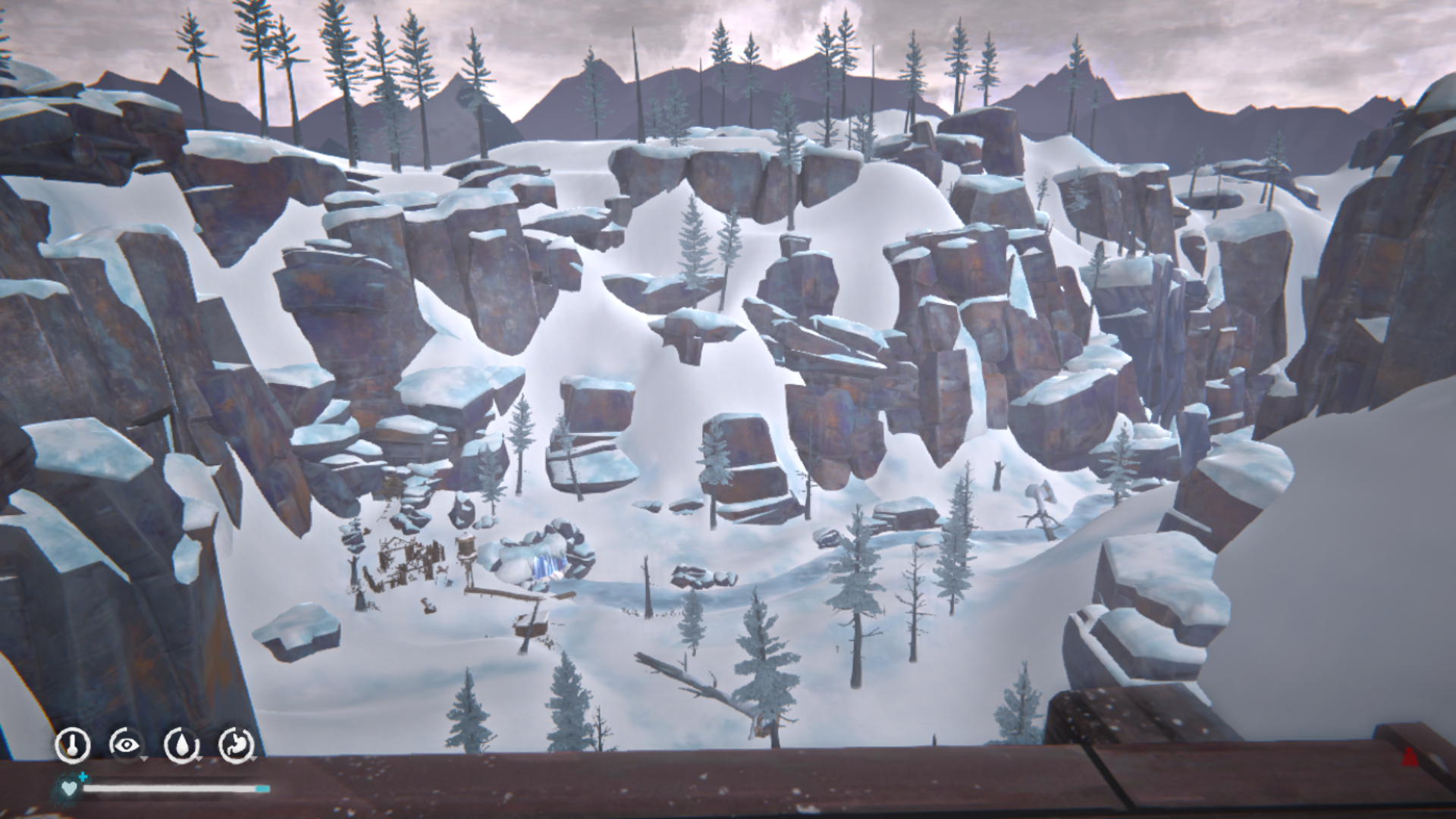Open the stomach hunger status icon

(236, 745)
